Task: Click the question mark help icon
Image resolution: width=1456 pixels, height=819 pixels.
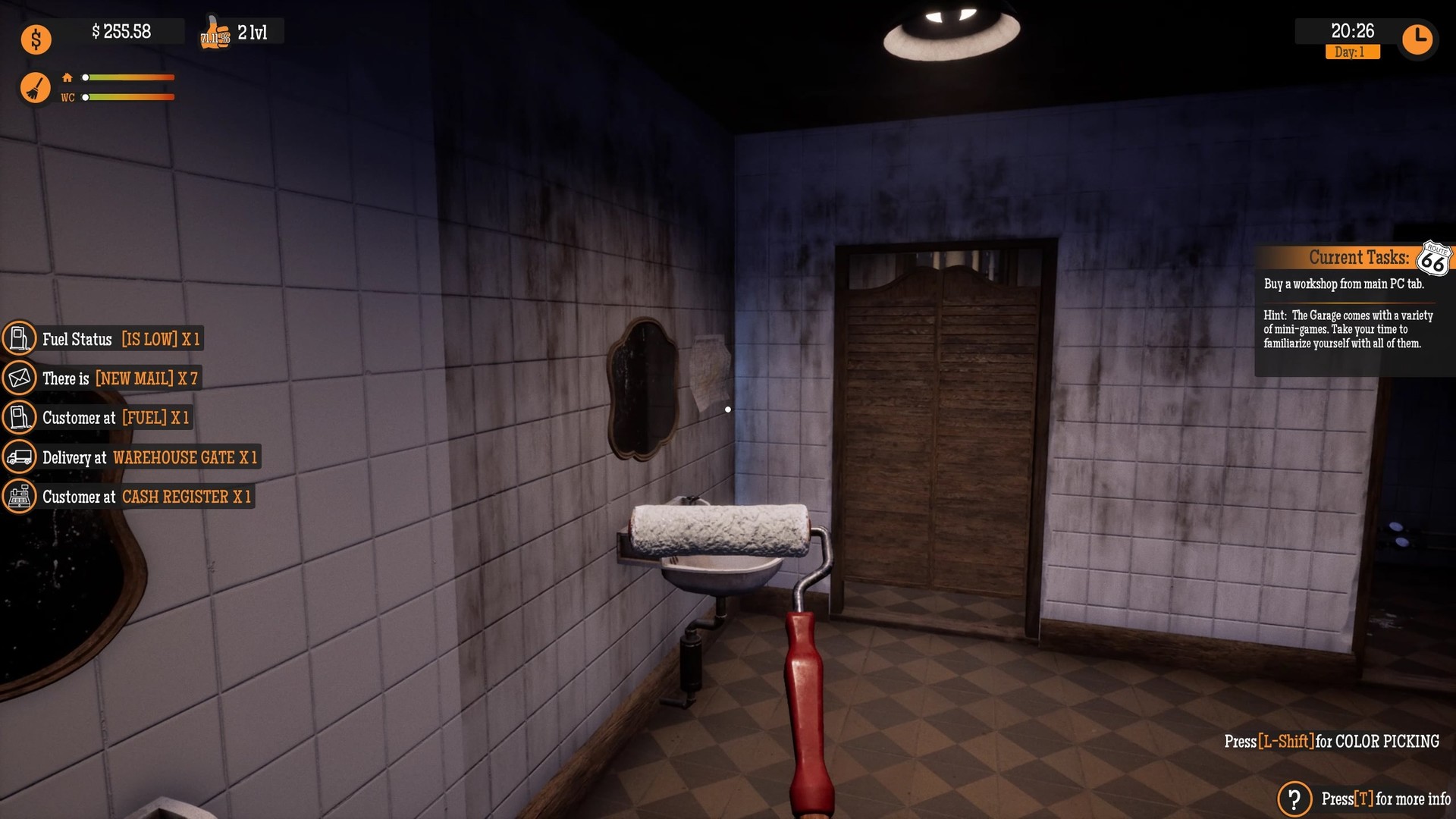Action: 1294,799
